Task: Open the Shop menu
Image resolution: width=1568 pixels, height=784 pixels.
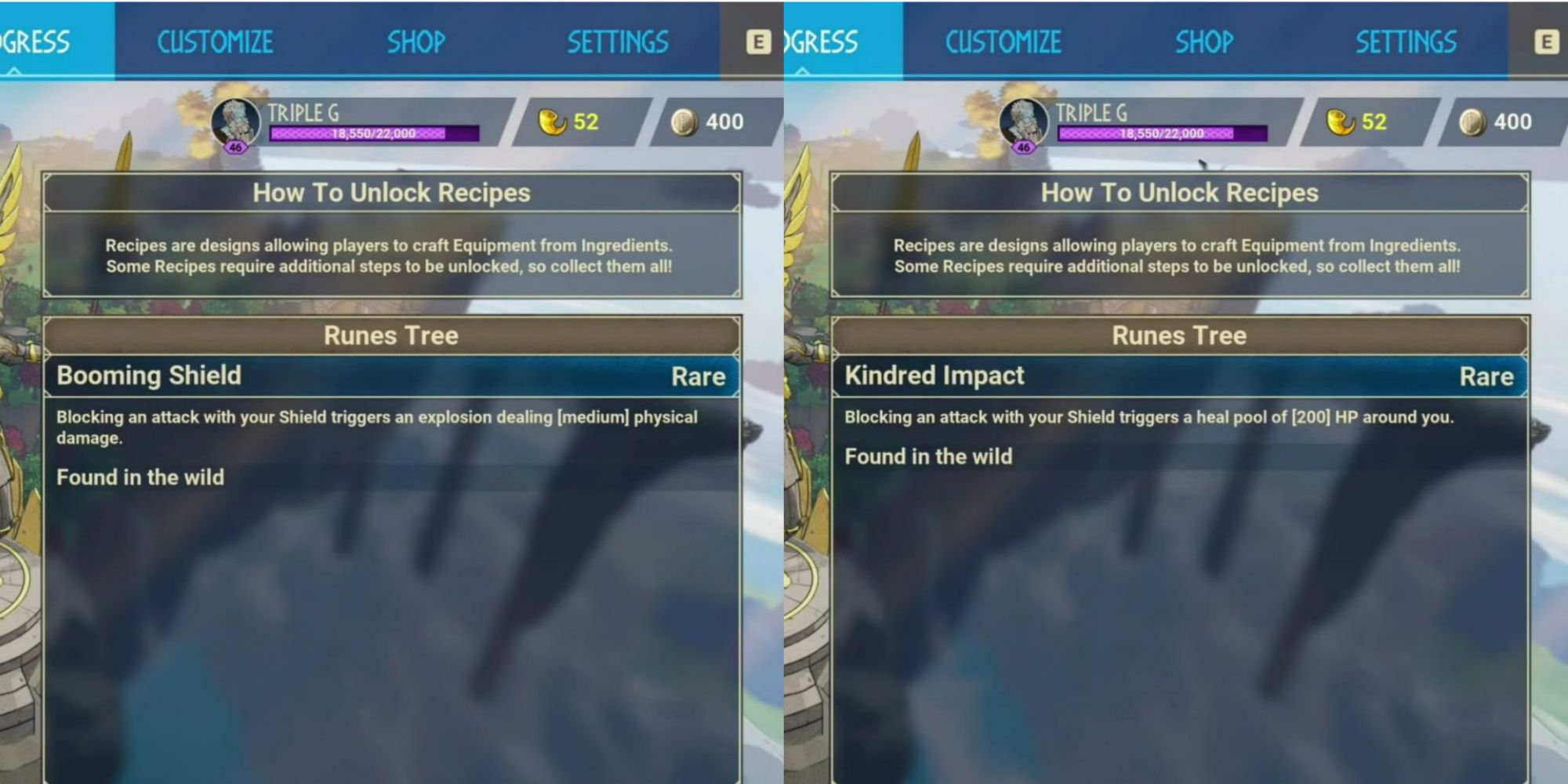Action: [416, 42]
